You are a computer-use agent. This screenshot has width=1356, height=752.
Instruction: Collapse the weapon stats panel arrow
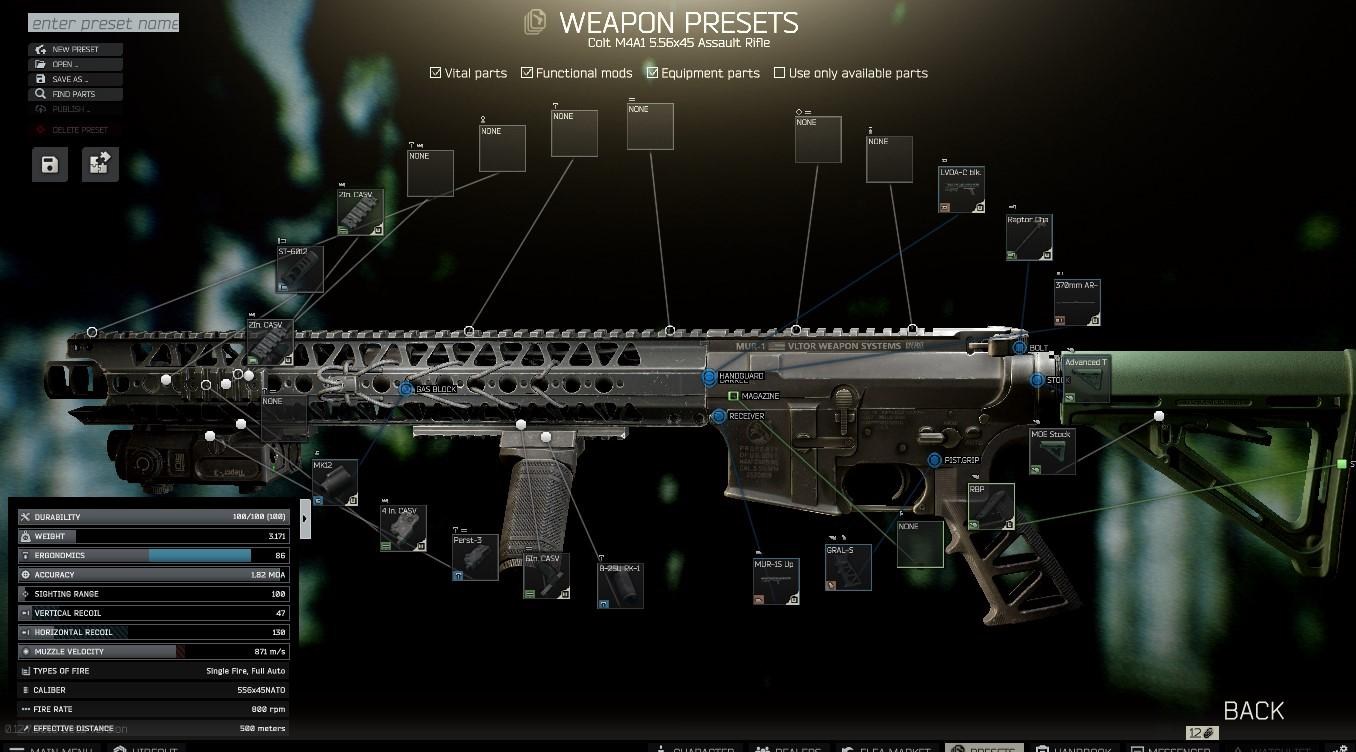tap(305, 518)
